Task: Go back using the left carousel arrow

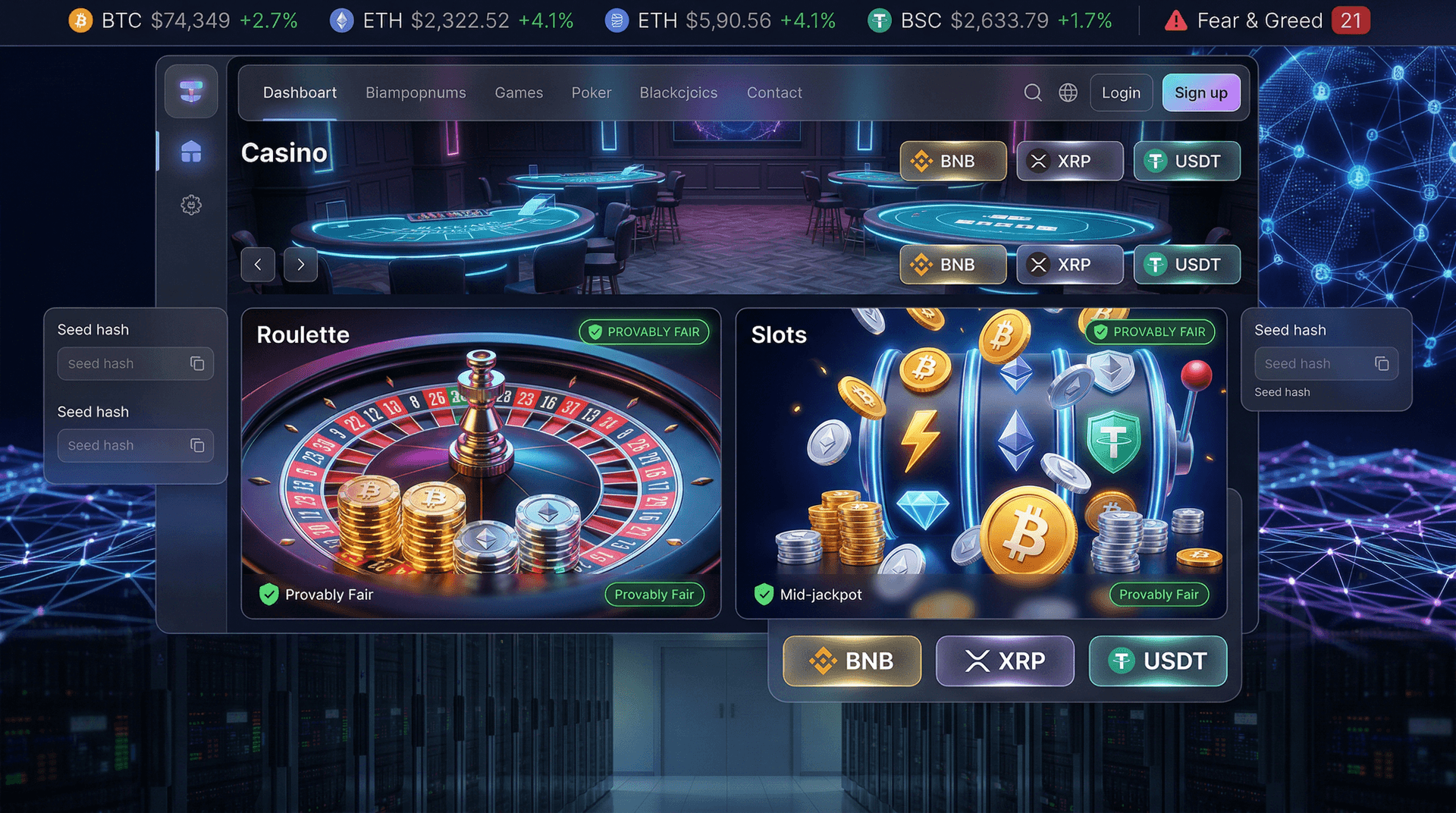Action: [258, 265]
